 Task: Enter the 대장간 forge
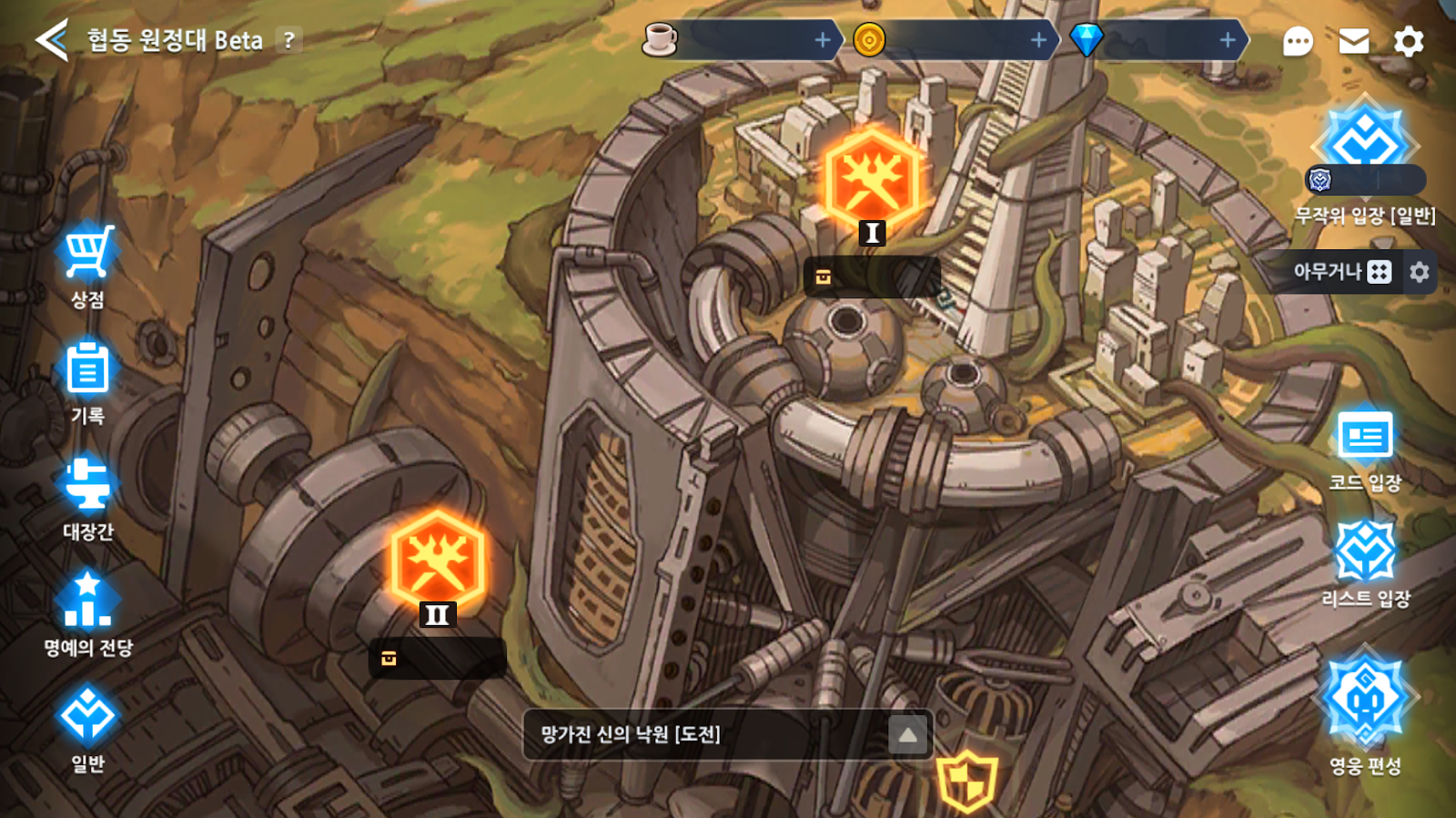click(x=88, y=497)
